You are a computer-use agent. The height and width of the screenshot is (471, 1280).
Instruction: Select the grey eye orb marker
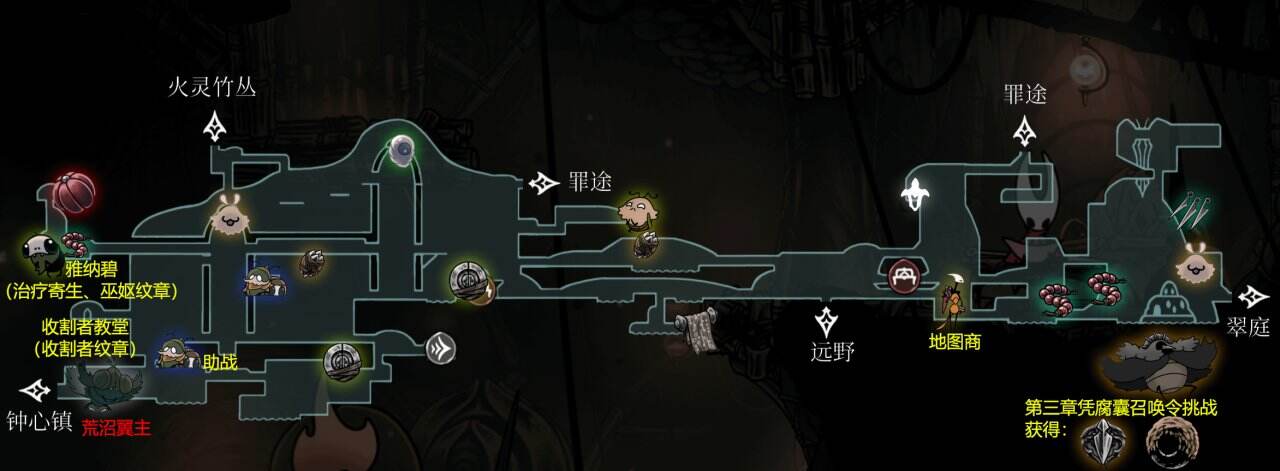(x=403, y=151)
